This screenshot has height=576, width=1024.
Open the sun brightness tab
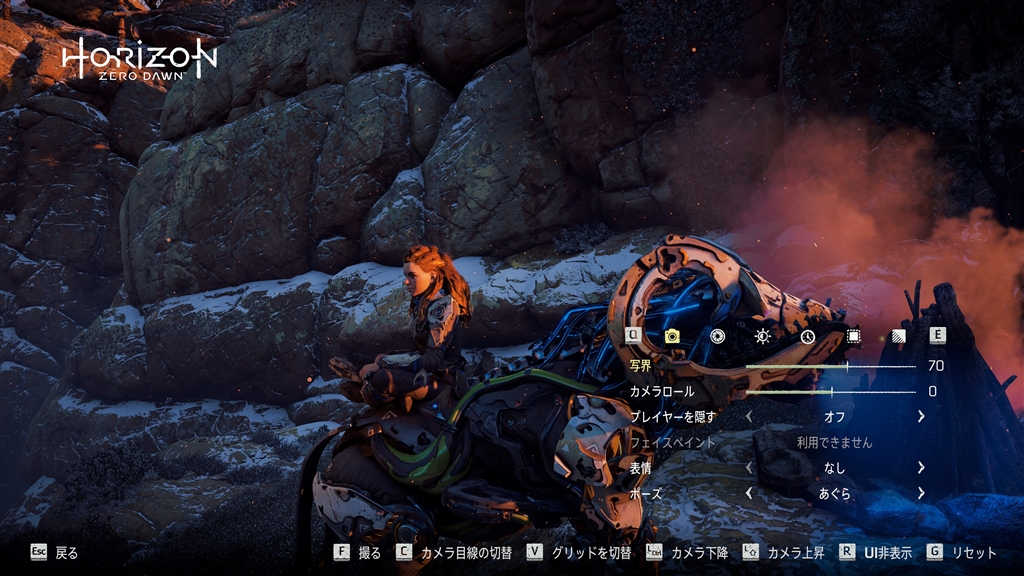coord(762,336)
